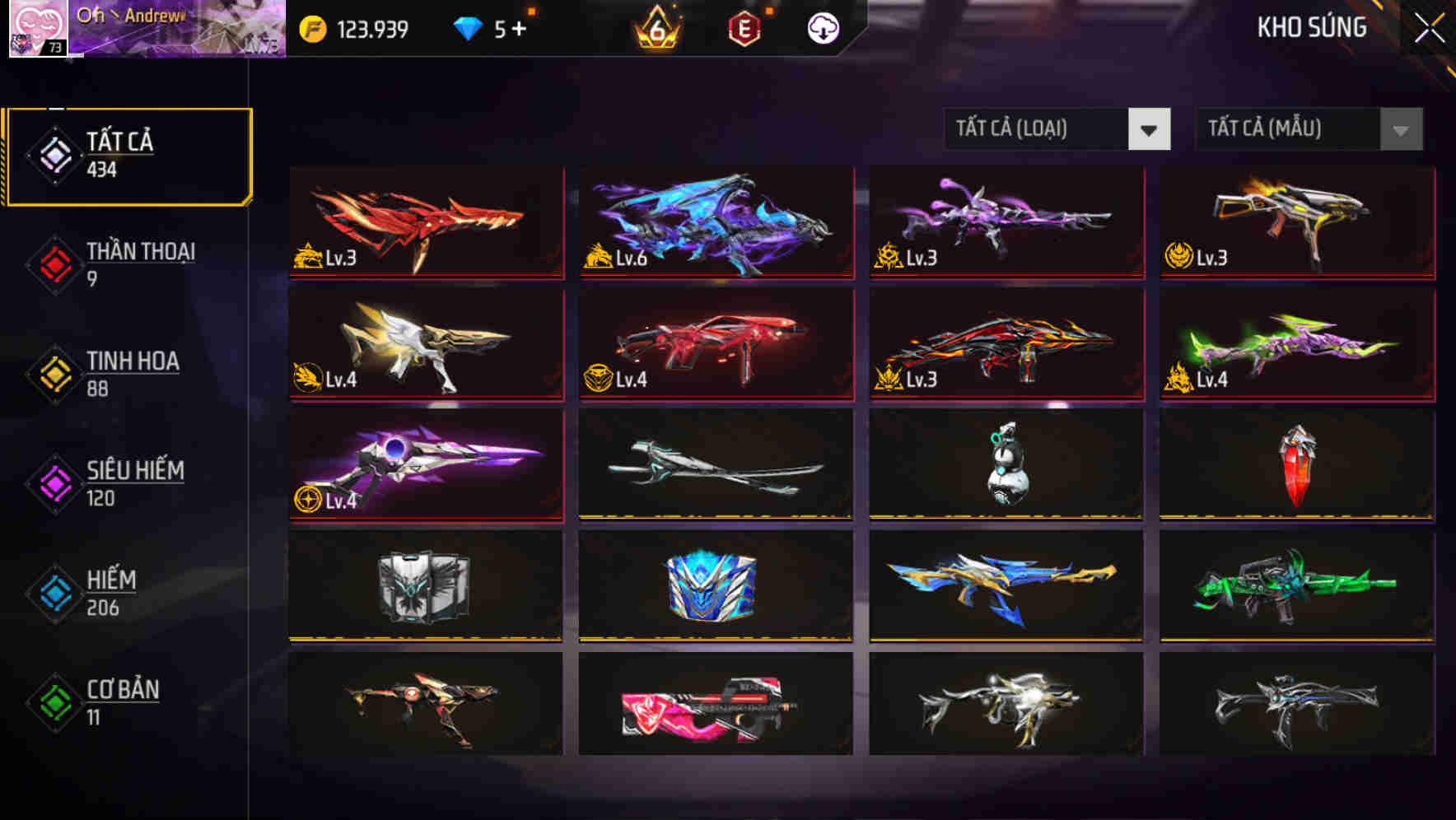Switch to the TINH HOA category tab
This screenshot has width=1456, height=820.
132,373
